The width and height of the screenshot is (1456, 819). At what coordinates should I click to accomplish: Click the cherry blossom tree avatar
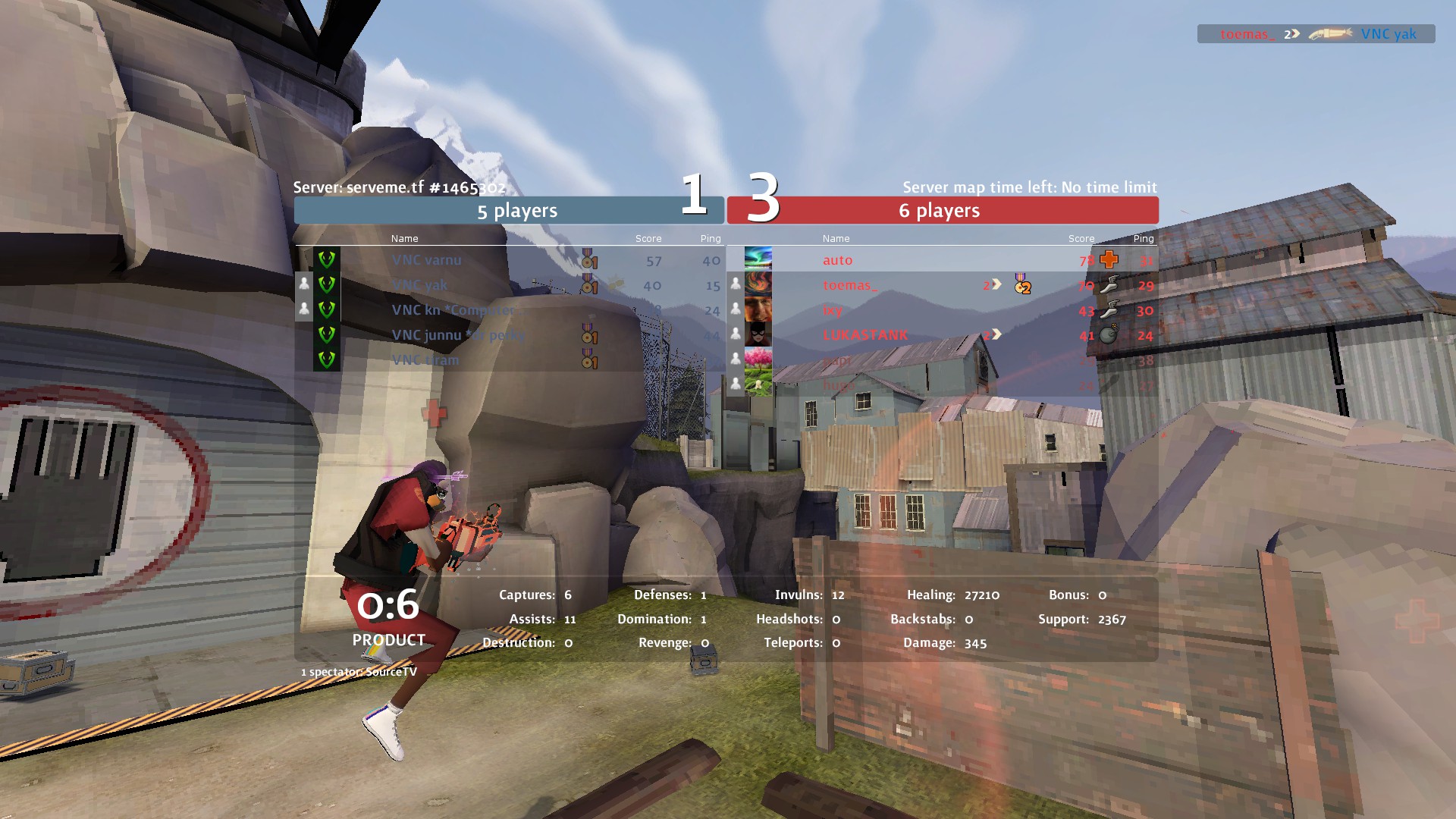(758, 359)
